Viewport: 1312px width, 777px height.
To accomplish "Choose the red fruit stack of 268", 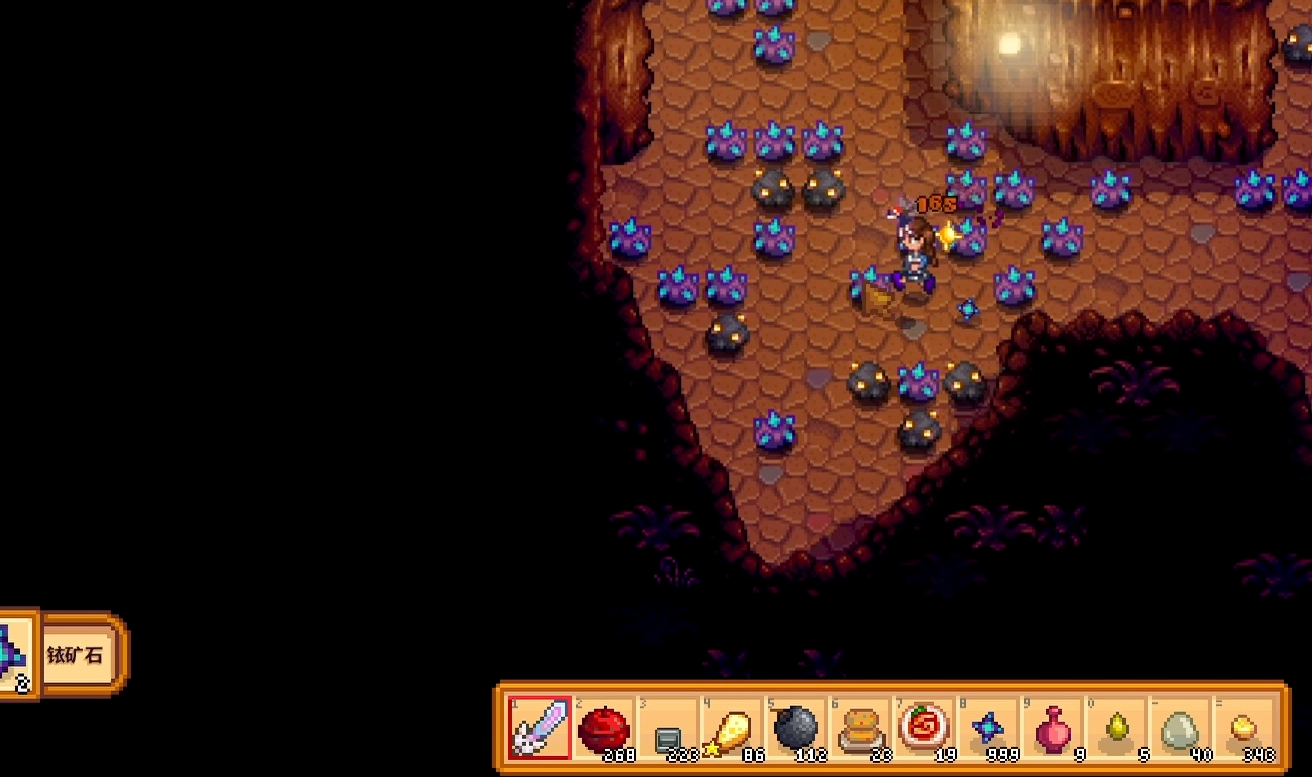I will coord(603,728).
